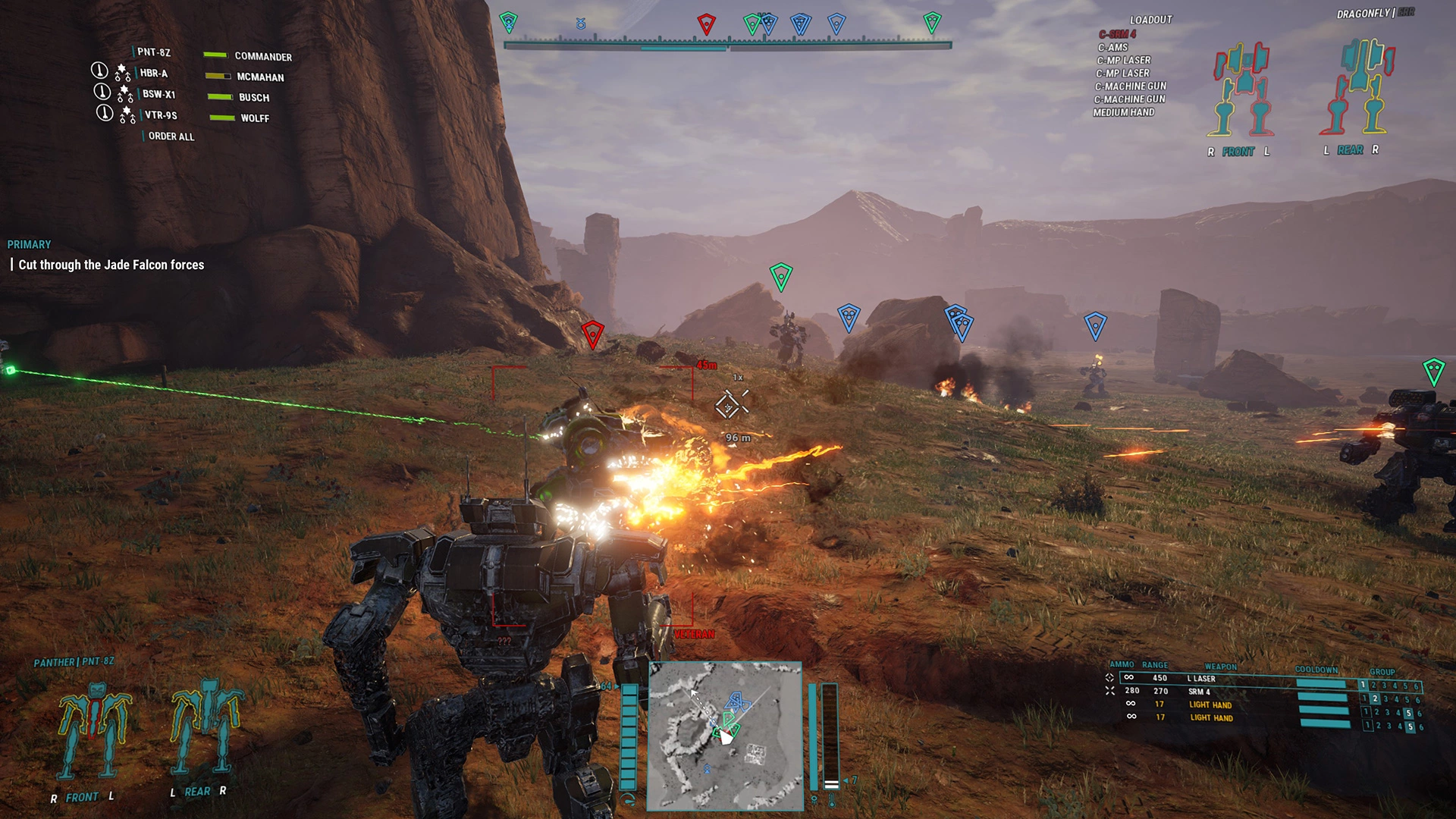This screenshot has height=819, width=1456.
Task: Inspect the Panther front armor diagram
Action: point(94,732)
